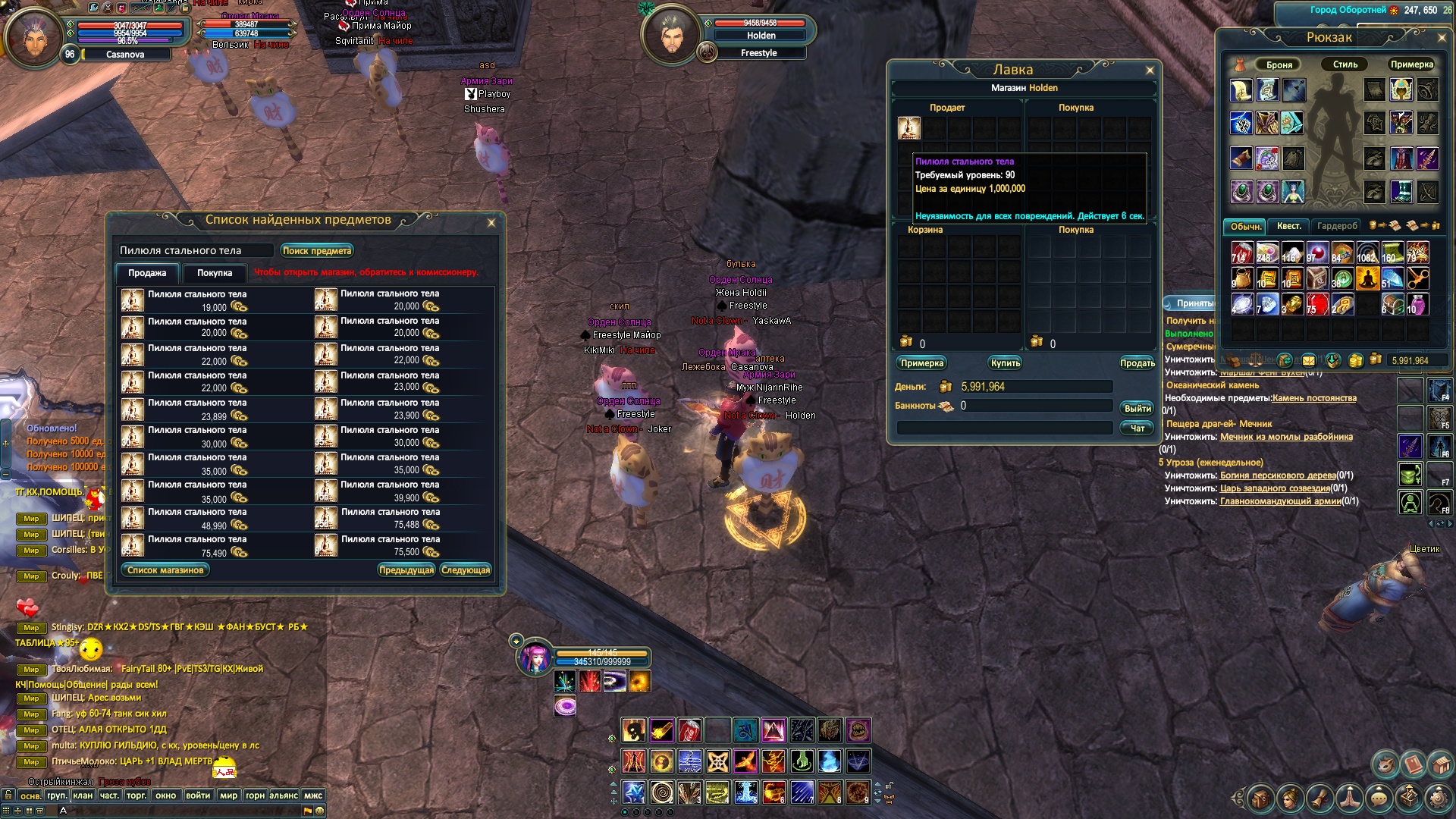
Task: Click the «Поиск предмета» search button
Action: pos(317,250)
